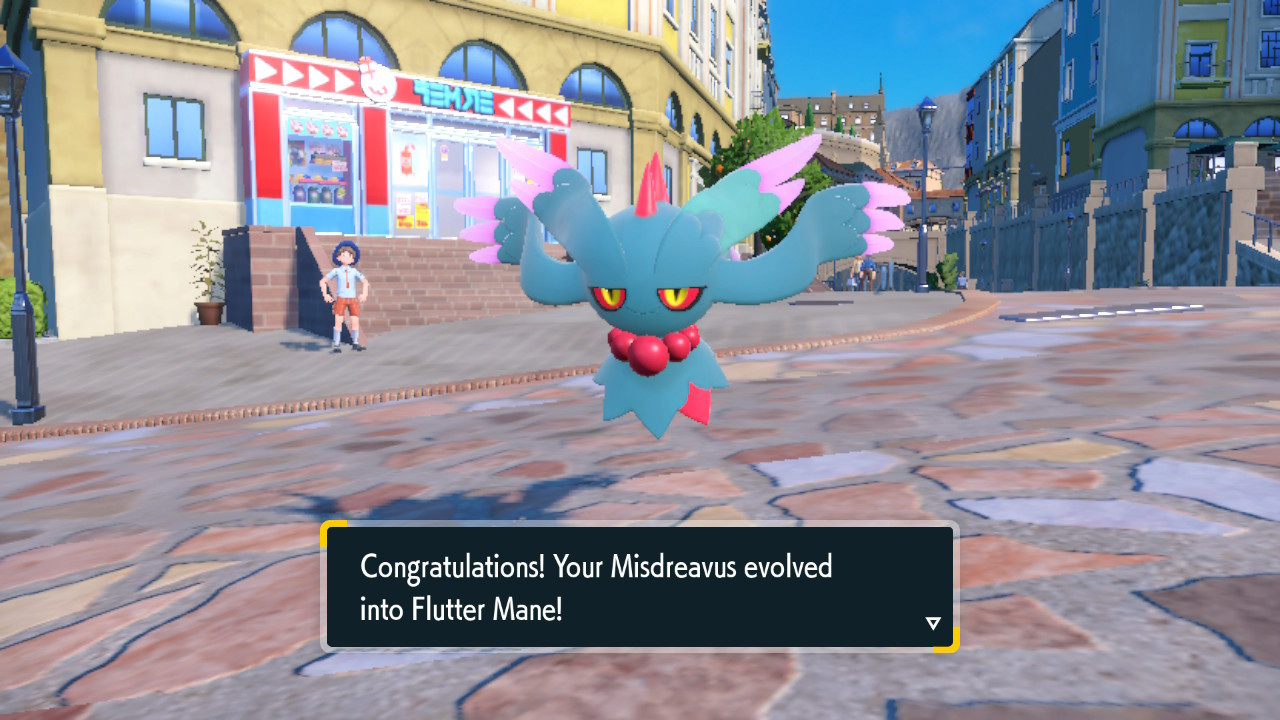Viewport: 1280px width, 720px height.
Task: Click Flutter Mane's red necklace orbs
Action: coord(650,348)
